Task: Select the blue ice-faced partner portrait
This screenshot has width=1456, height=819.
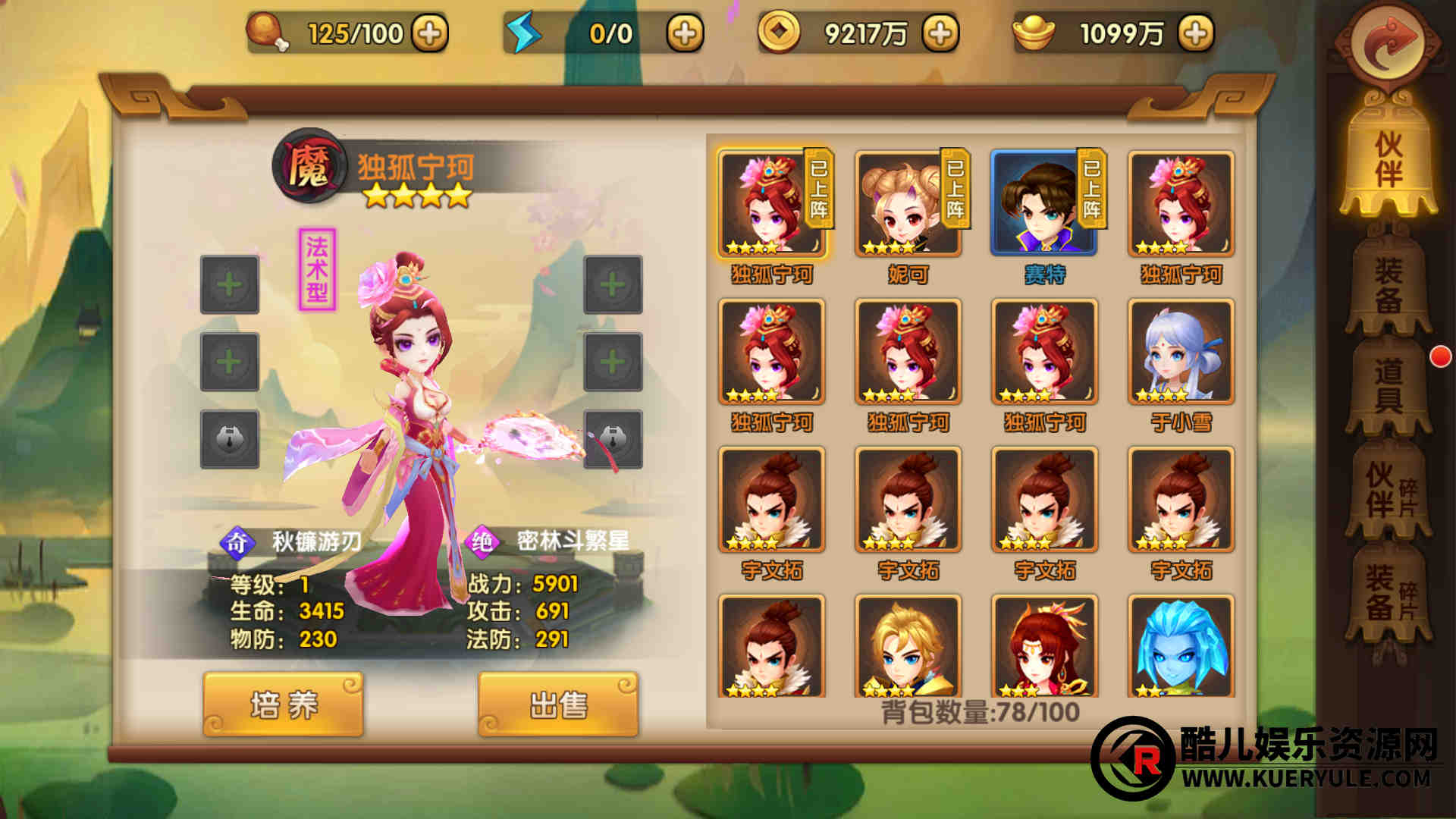Action: [1181, 646]
